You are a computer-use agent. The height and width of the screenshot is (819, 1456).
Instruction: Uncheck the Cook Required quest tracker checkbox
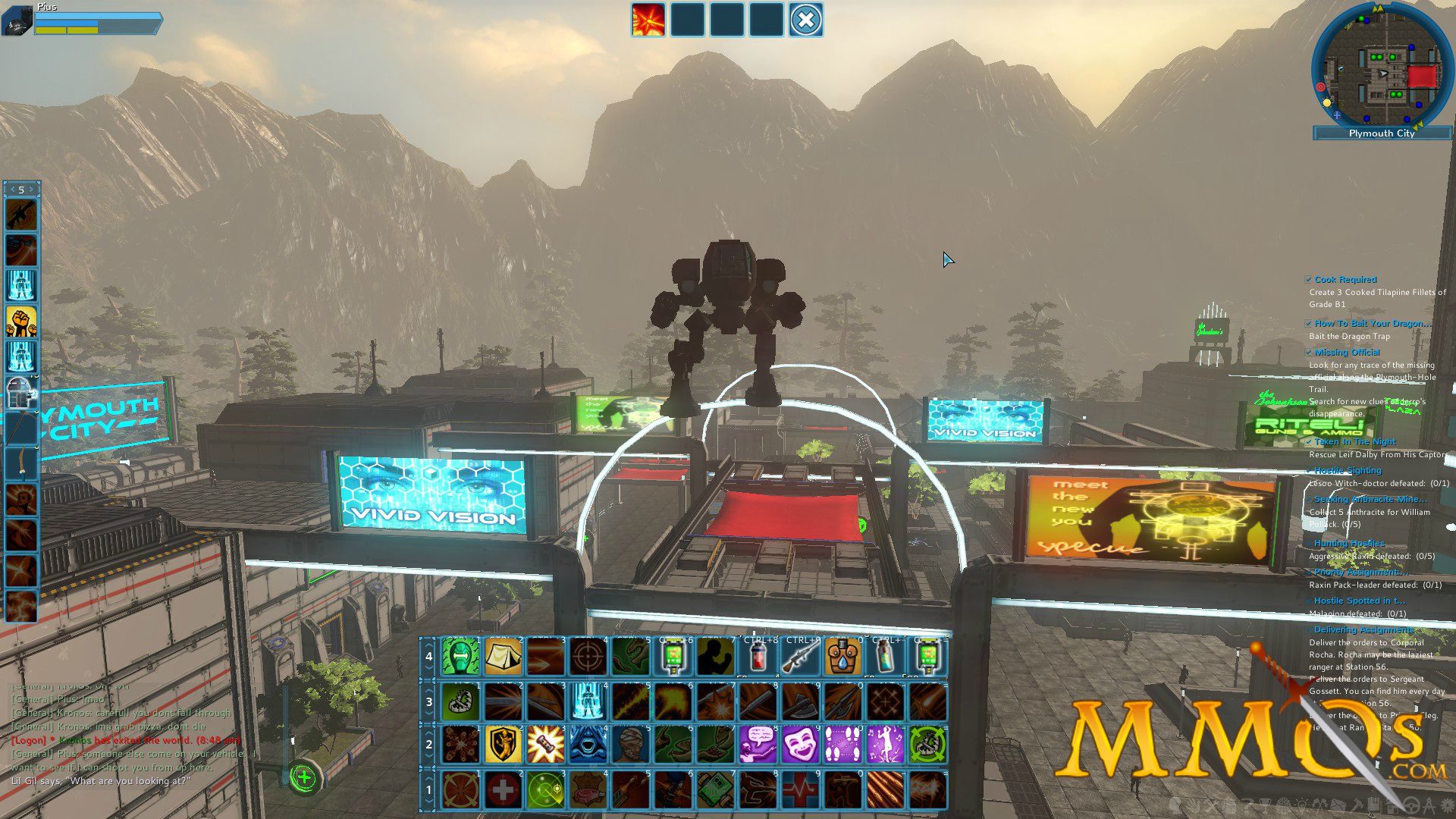1310,279
